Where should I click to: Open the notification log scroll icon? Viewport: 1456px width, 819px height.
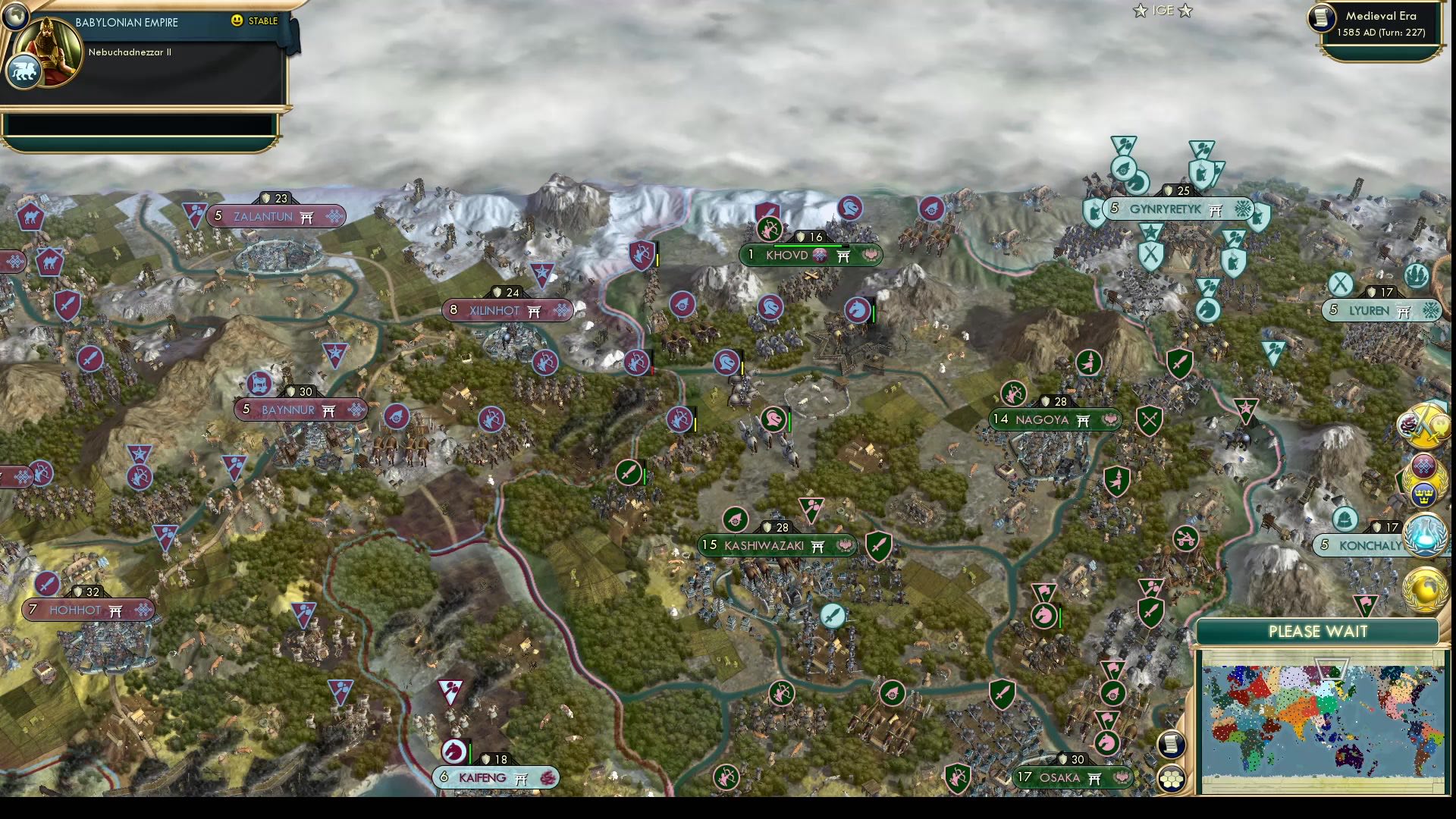point(1171,743)
